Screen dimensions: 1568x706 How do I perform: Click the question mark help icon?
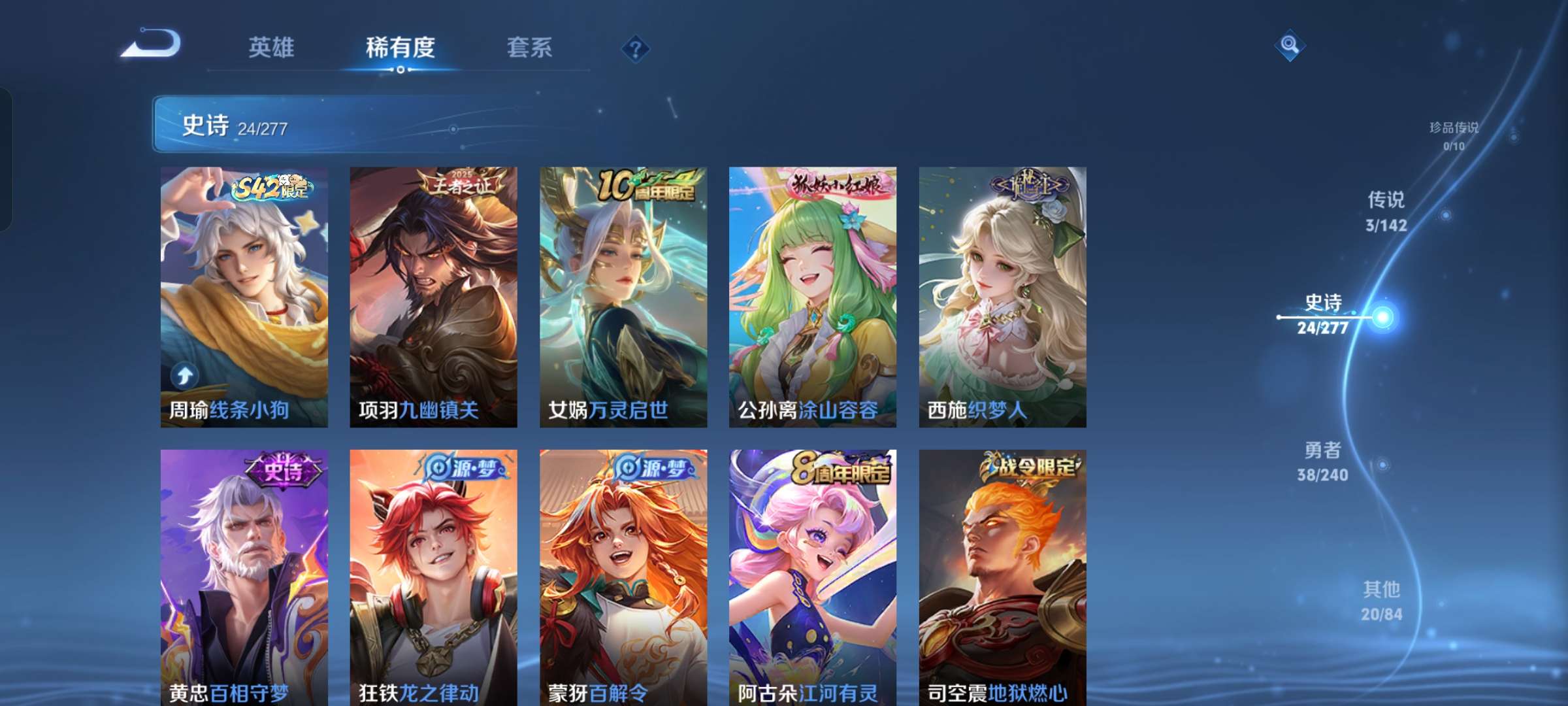[637, 48]
